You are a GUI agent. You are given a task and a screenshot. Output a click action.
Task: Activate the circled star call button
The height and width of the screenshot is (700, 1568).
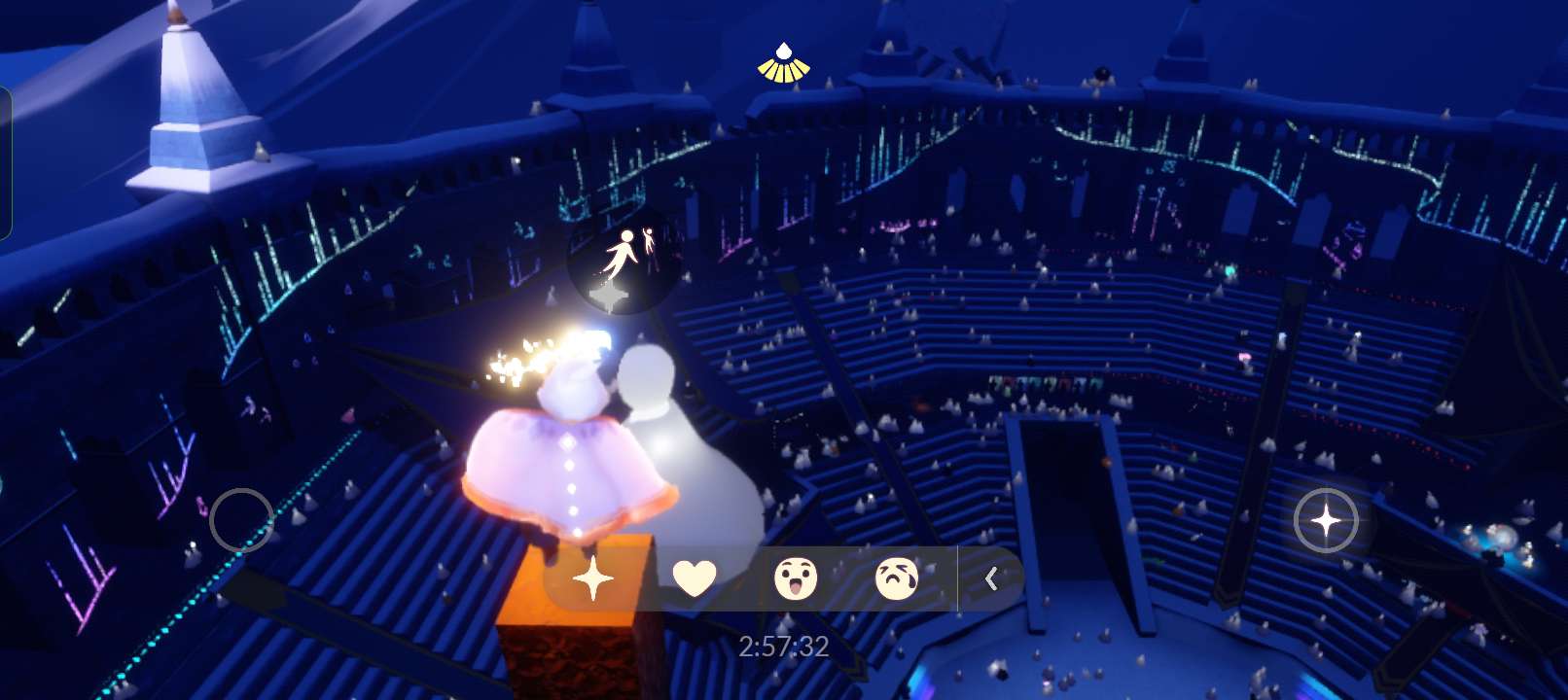tap(1326, 521)
